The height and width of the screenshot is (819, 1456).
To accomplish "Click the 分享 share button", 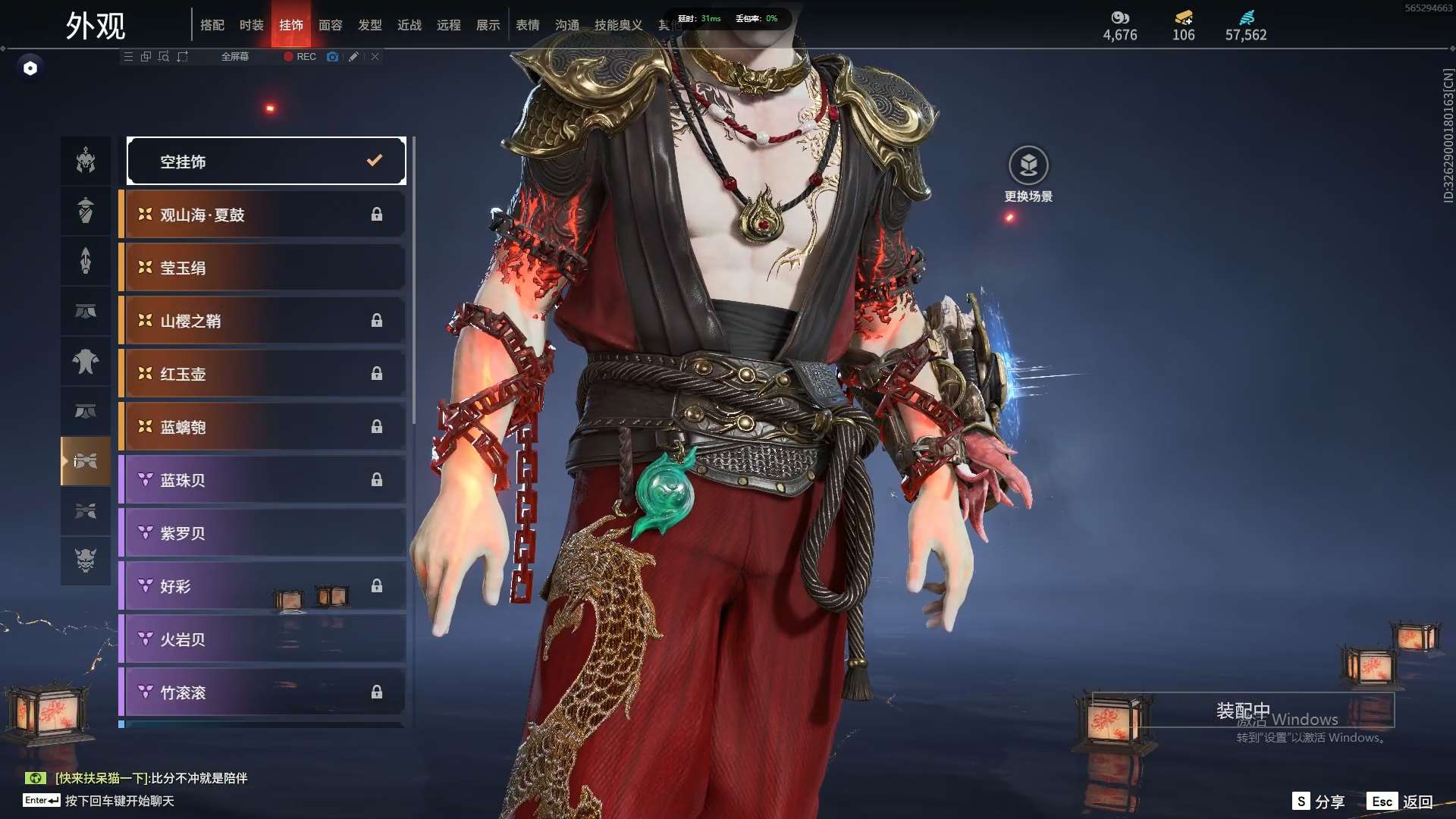I will [1318, 802].
